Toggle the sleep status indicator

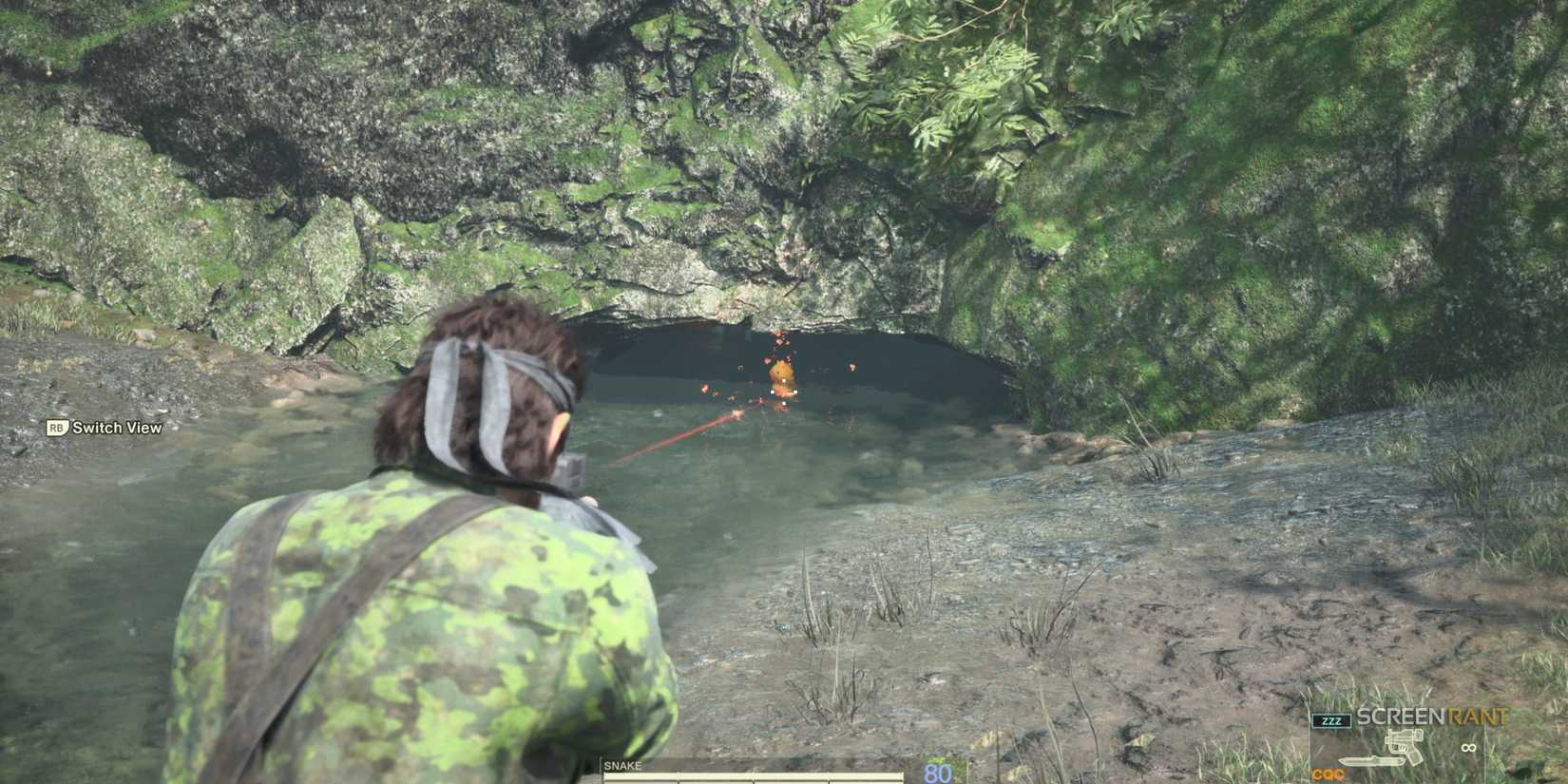click(1332, 720)
